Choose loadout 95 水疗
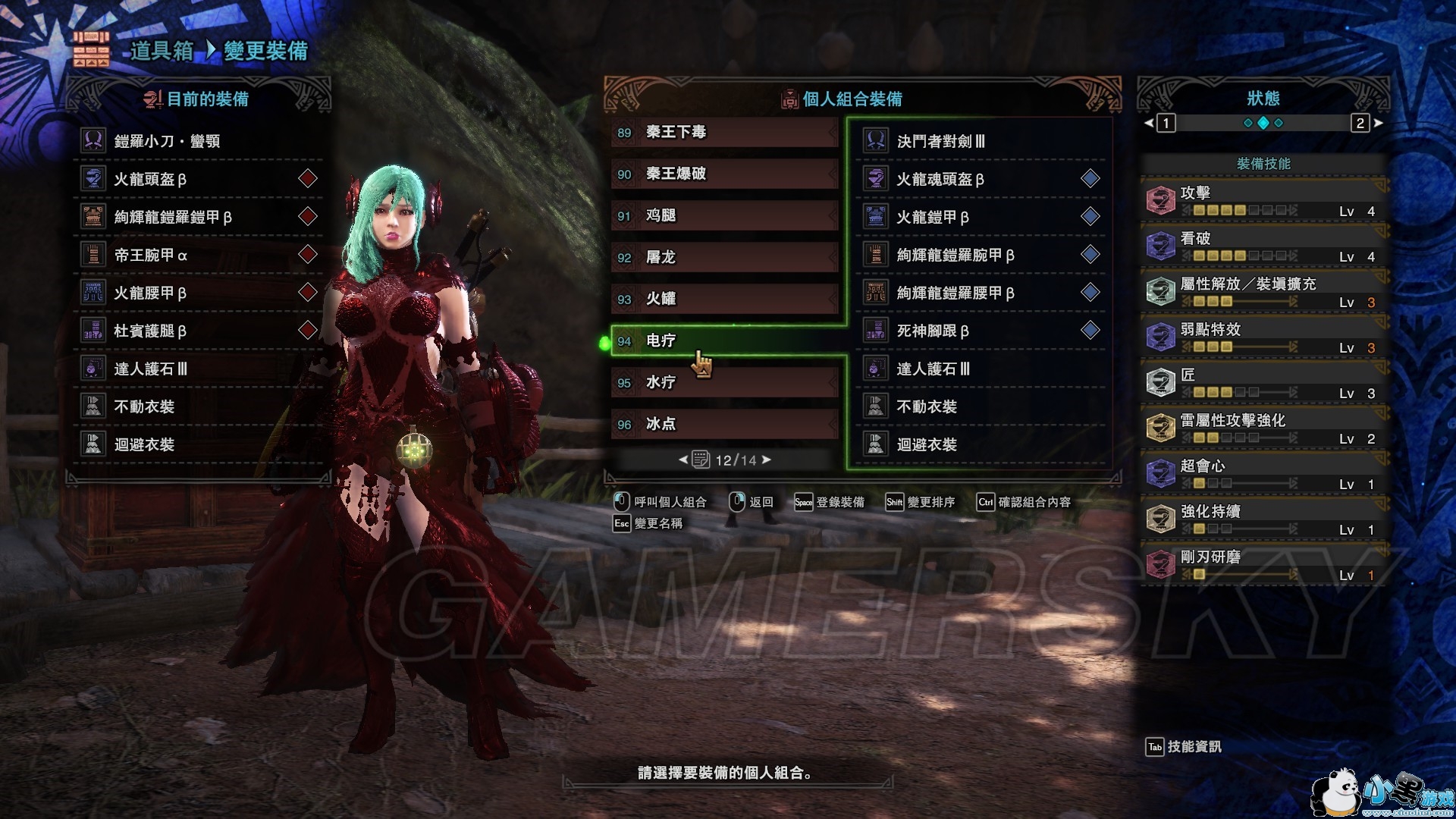The image size is (1456, 819). (724, 383)
